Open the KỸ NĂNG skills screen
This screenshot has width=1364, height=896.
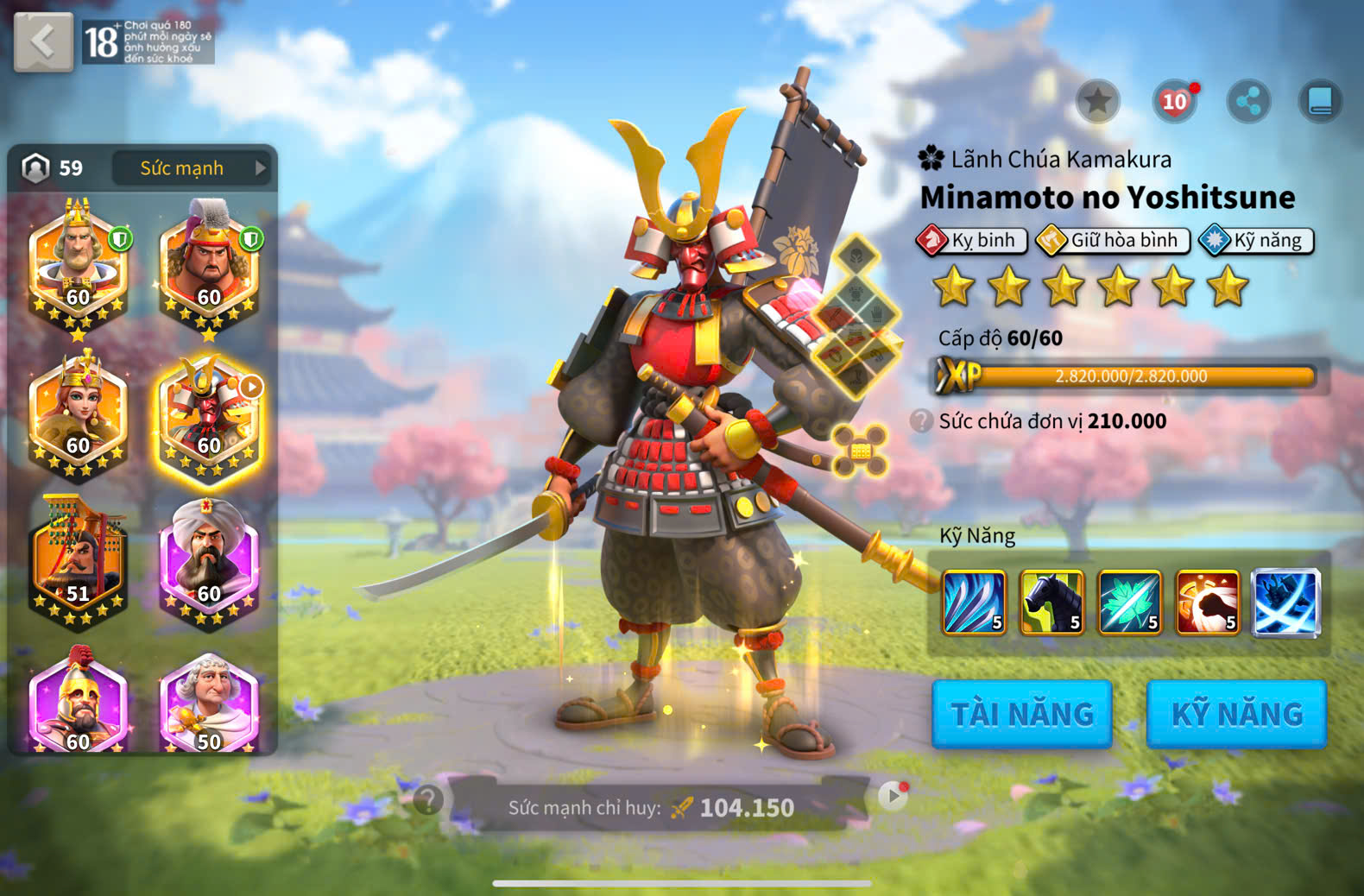coord(1236,714)
